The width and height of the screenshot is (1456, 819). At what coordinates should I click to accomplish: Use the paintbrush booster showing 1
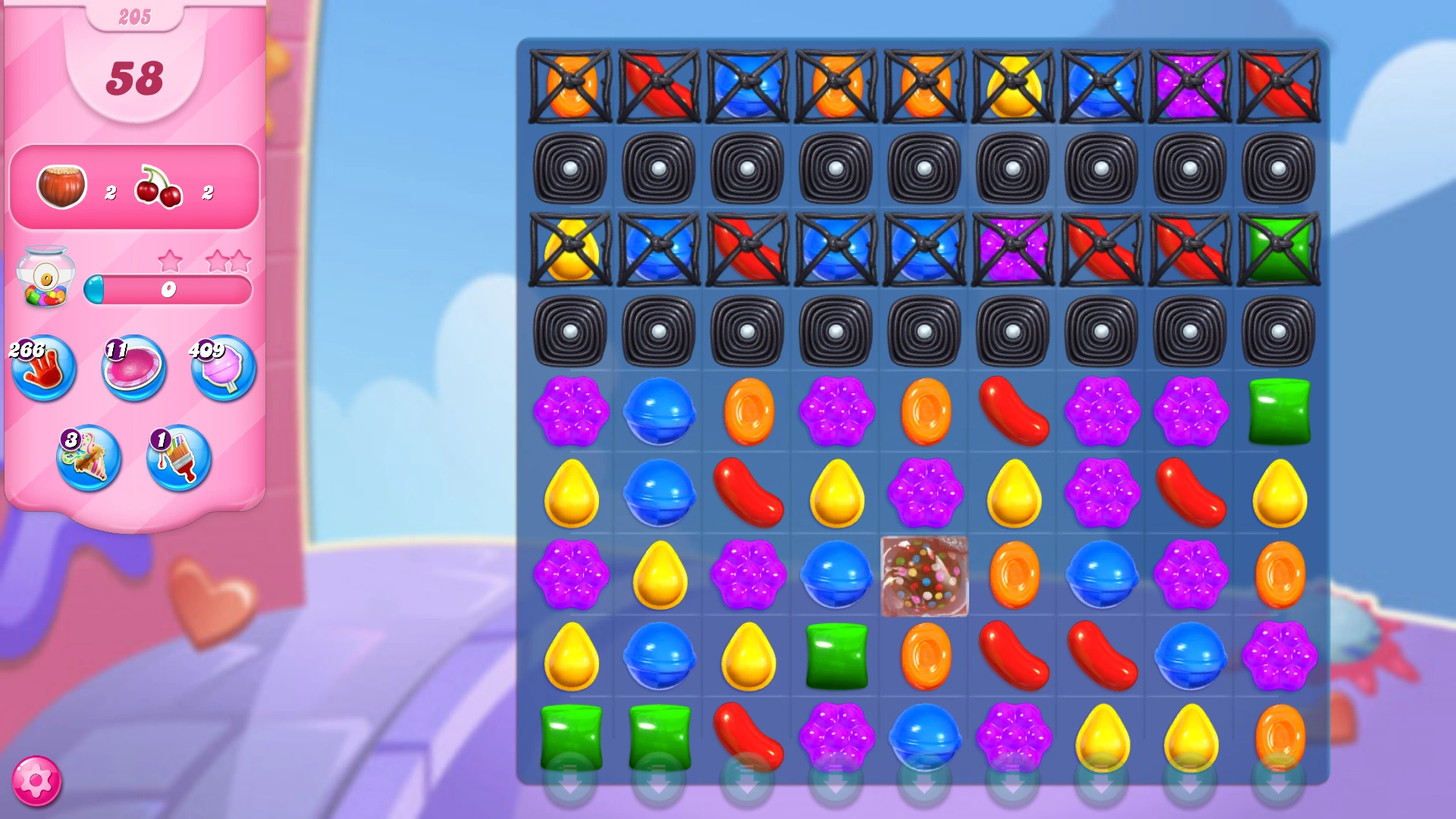(177, 459)
